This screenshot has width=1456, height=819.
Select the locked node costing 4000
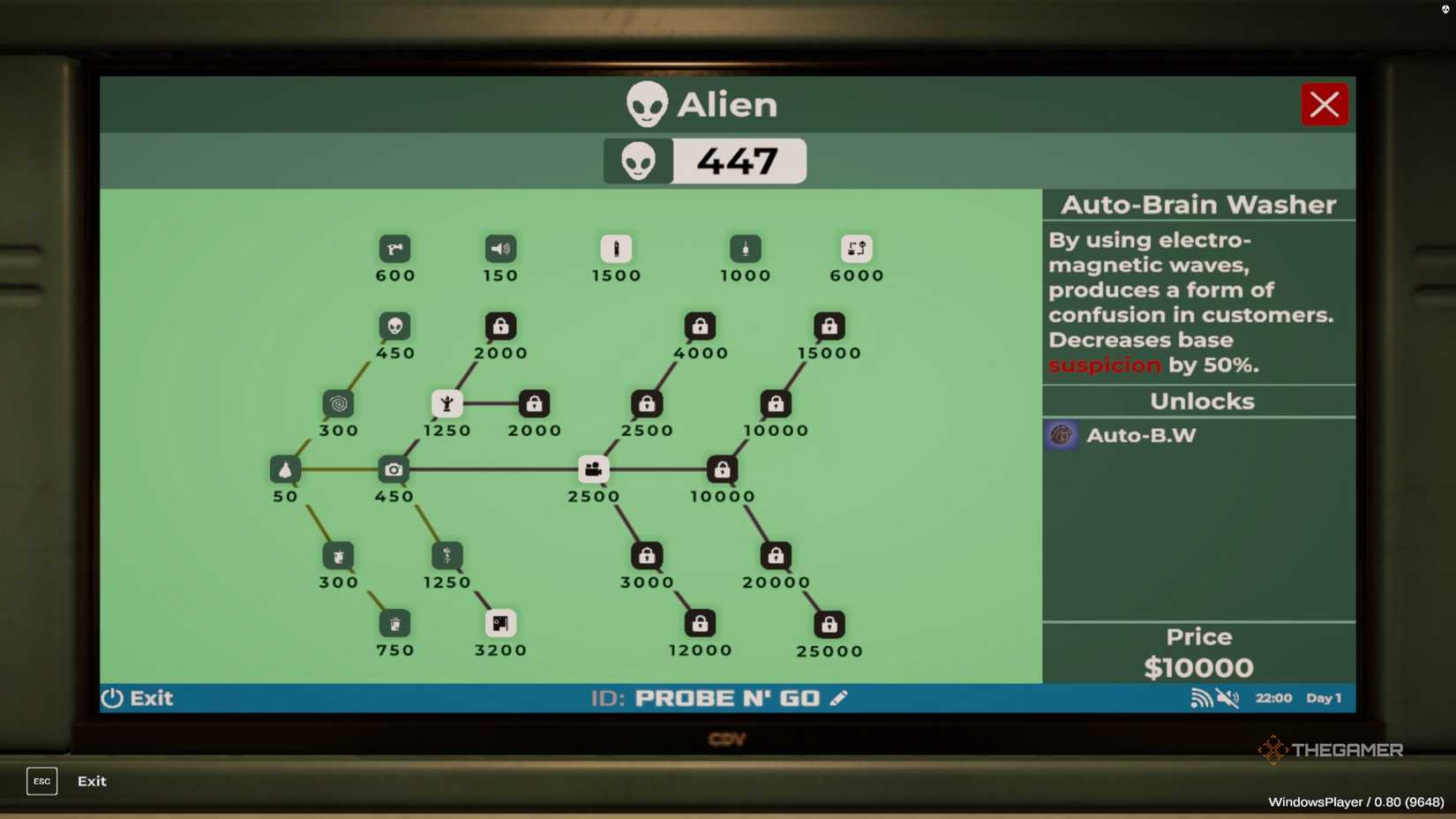point(700,327)
